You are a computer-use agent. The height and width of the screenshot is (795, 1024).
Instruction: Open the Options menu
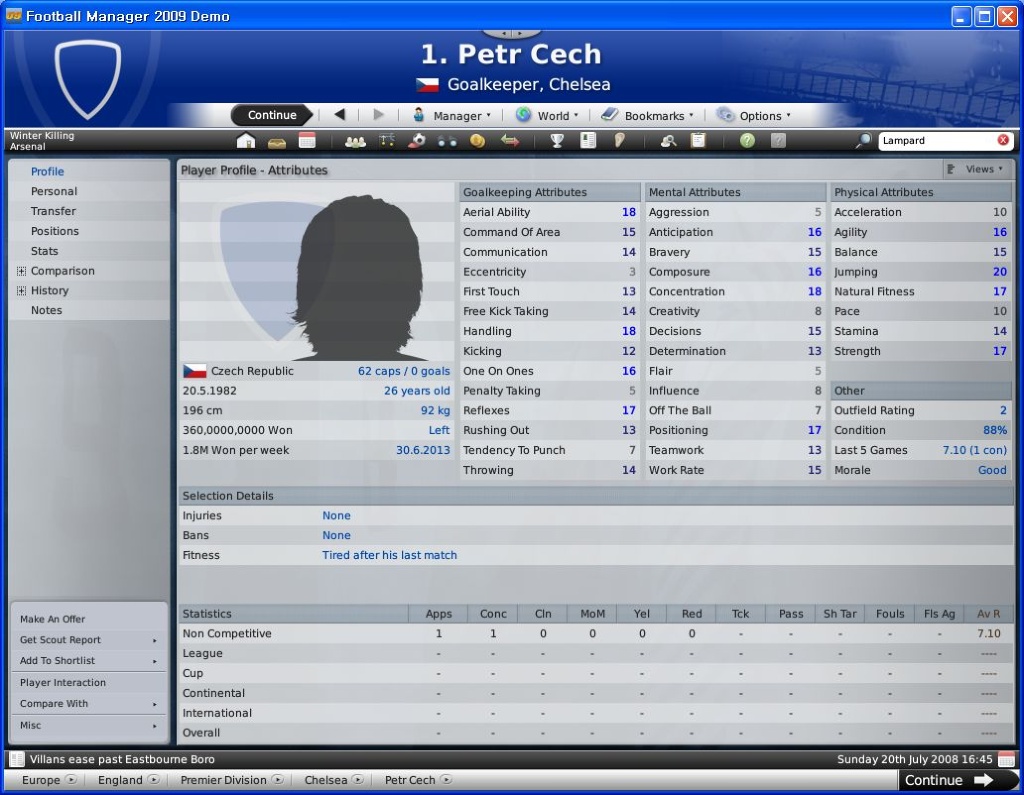coord(753,116)
